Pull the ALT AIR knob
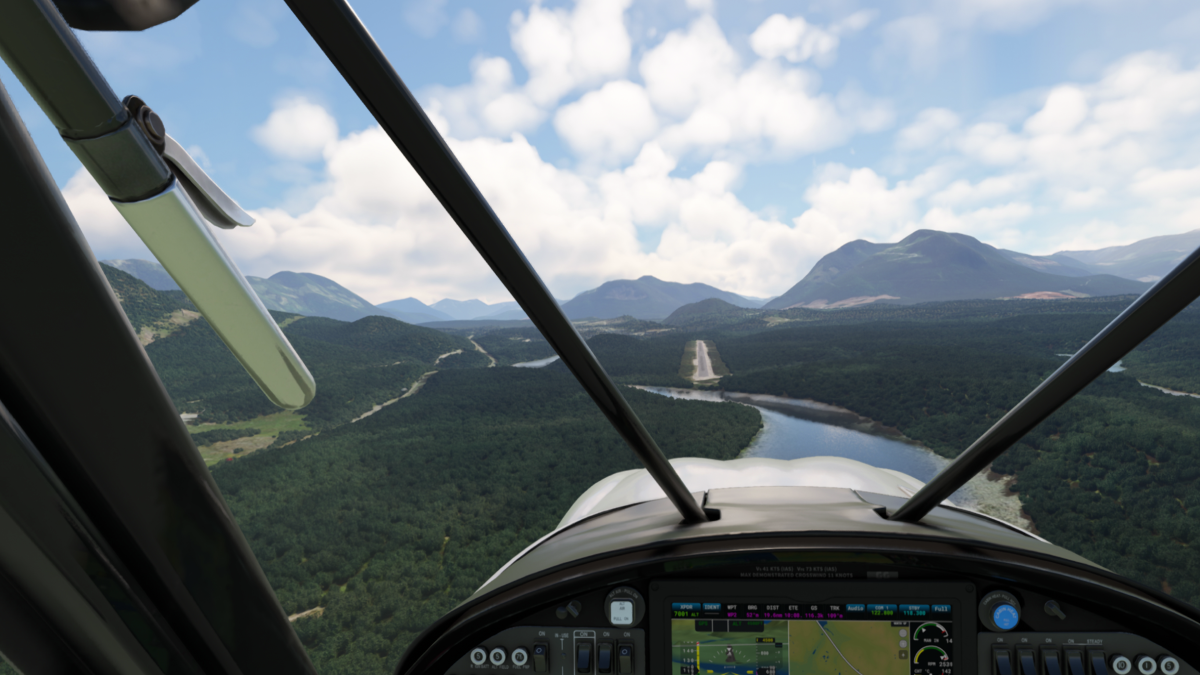Image resolution: width=1200 pixels, height=675 pixels. coord(622,608)
